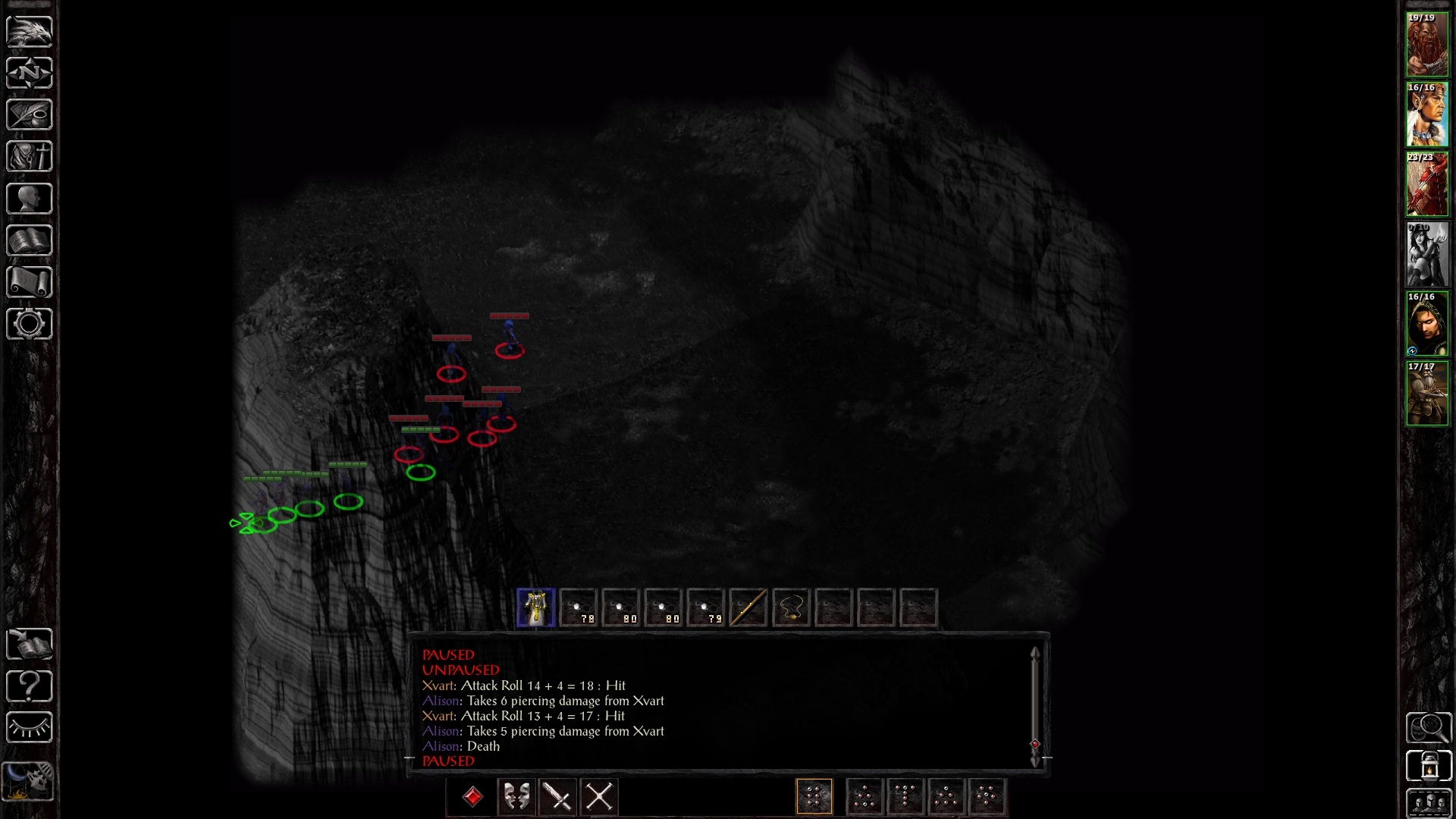
Task: Open the inventory helmet and sword icon
Action: (x=30, y=157)
